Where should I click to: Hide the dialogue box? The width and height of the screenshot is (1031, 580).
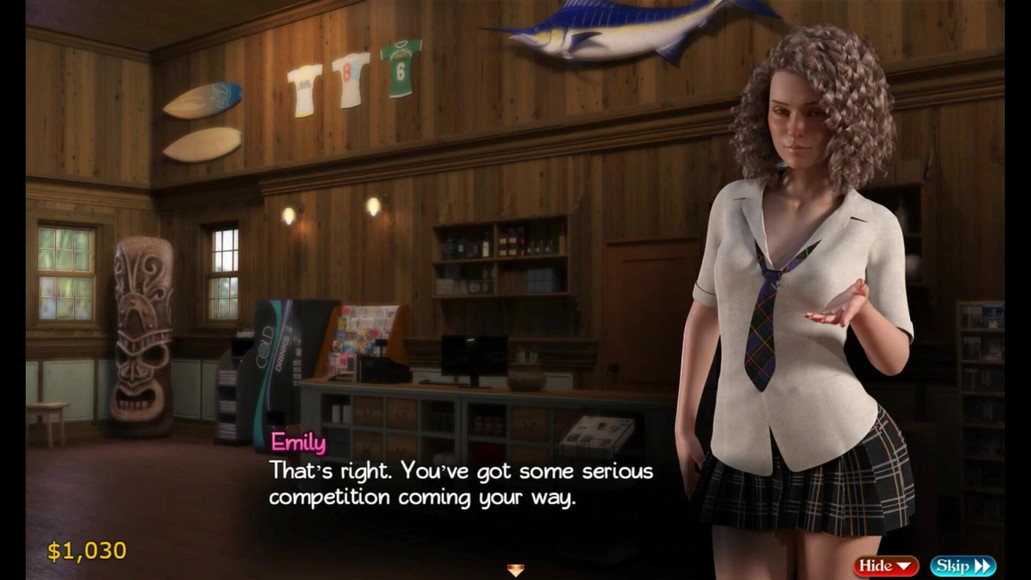coord(885,566)
